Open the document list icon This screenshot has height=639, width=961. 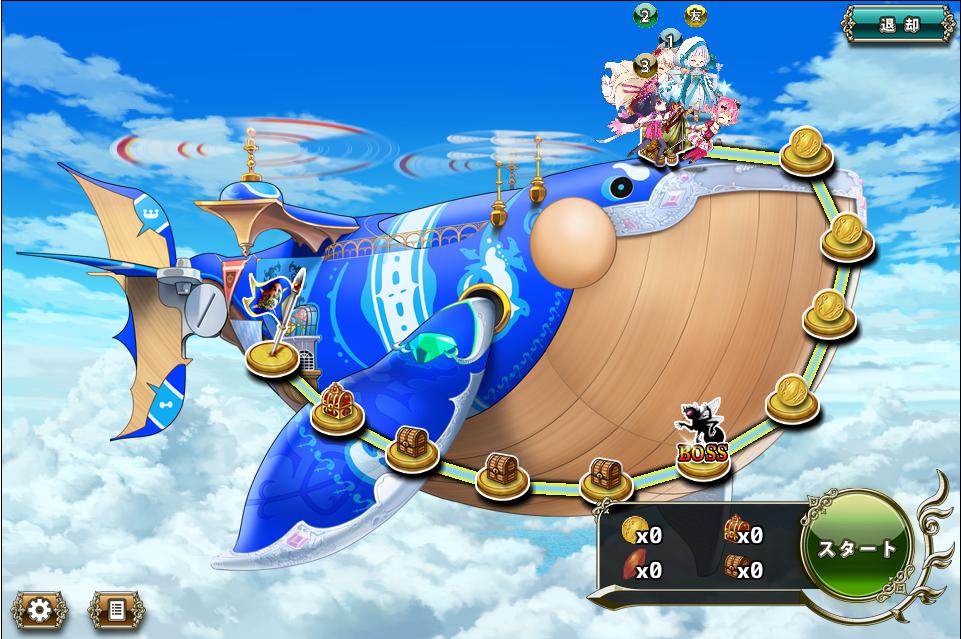[x=116, y=609]
